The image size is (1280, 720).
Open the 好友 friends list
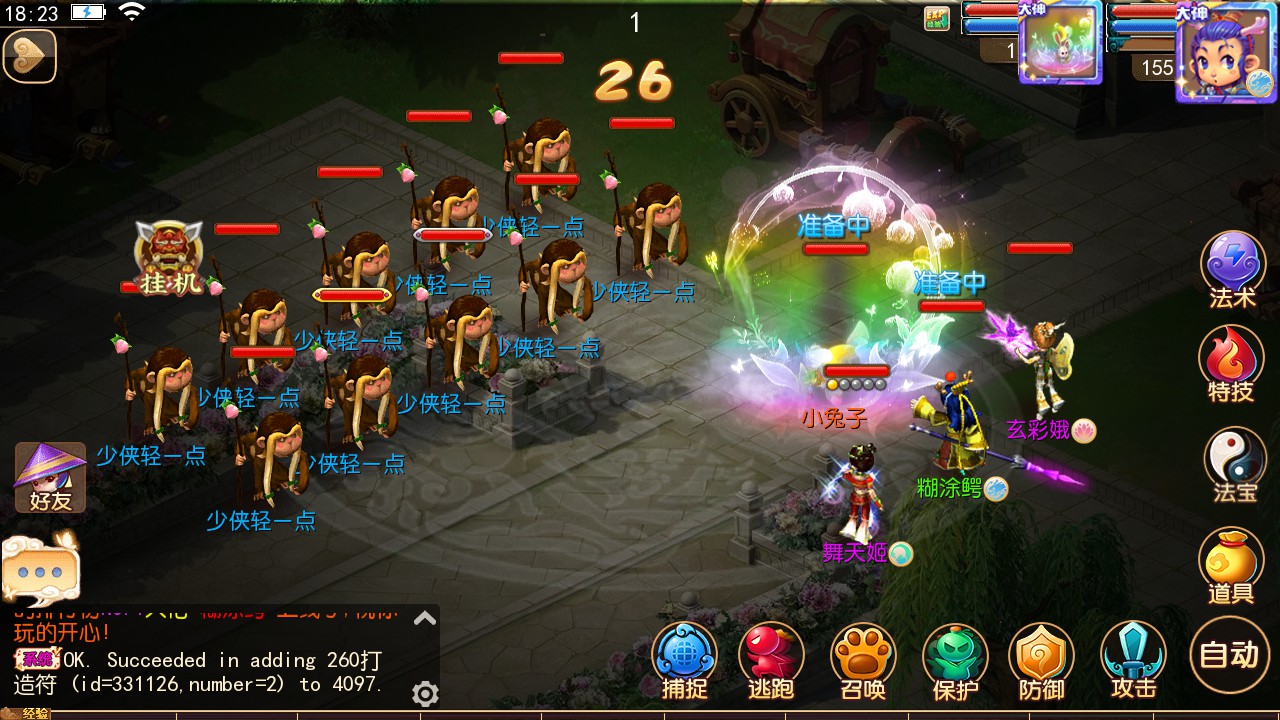tap(50, 477)
